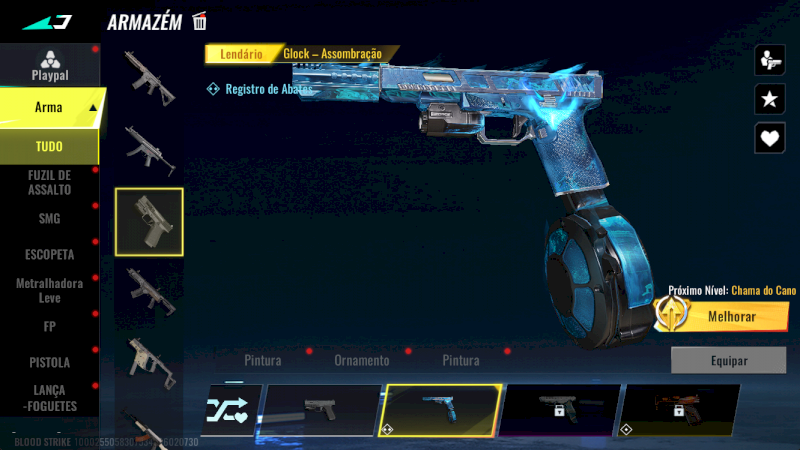Switch to the SMG category
The height and width of the screenshot is (450, 800).
pos(49,218)
